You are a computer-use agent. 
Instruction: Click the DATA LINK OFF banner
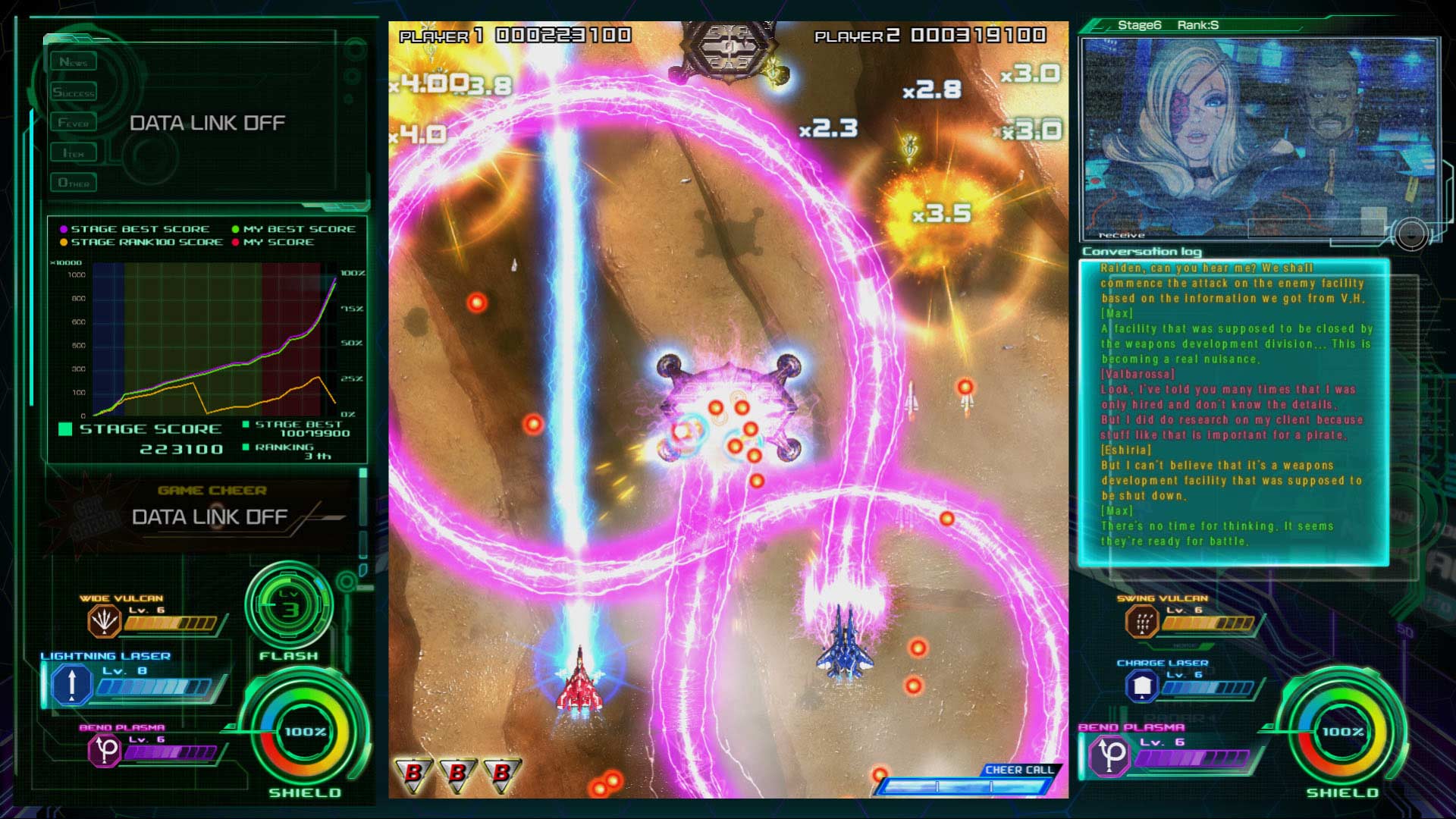[207, 122]
